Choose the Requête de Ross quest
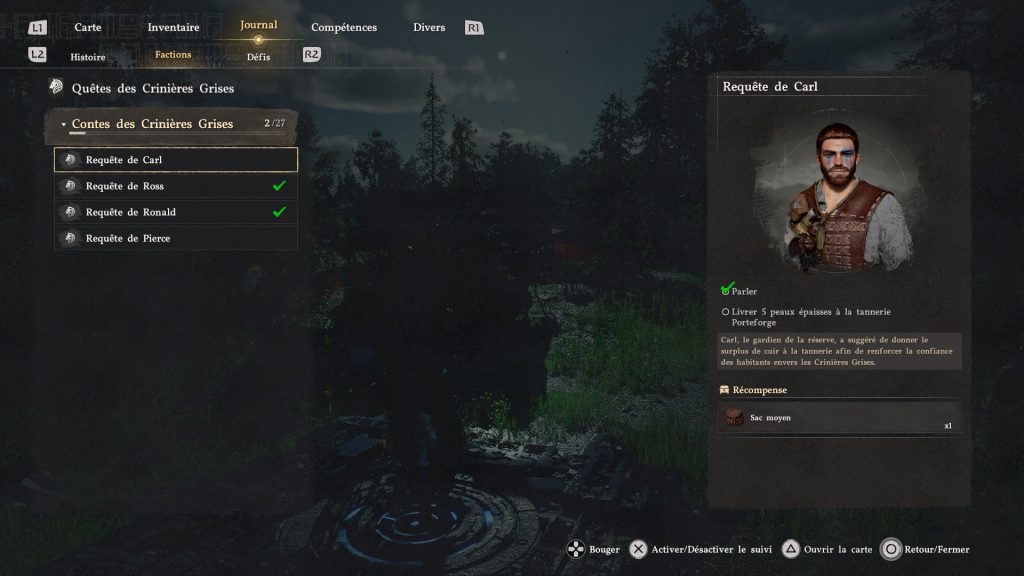The image size is (1024, 576). pyautogui.click(x=176, y=186)
